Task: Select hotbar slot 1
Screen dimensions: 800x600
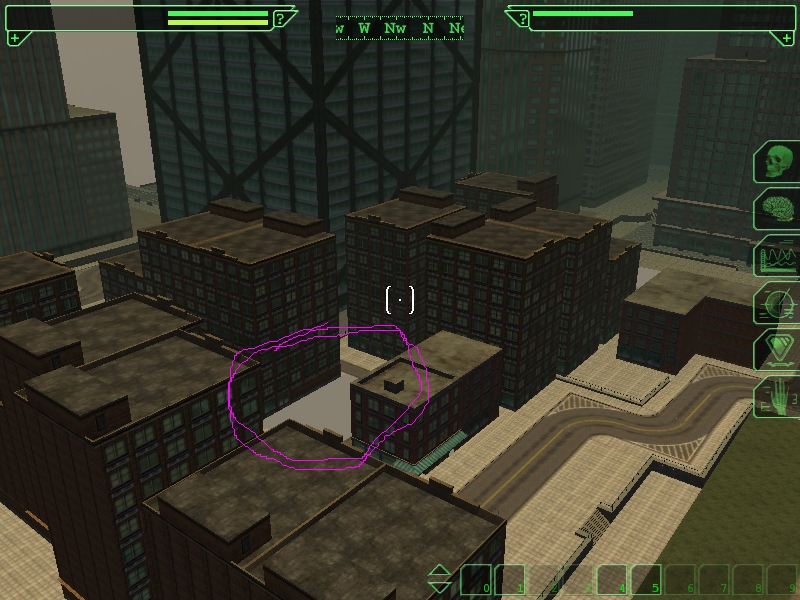Action: [x=510, y=580]
